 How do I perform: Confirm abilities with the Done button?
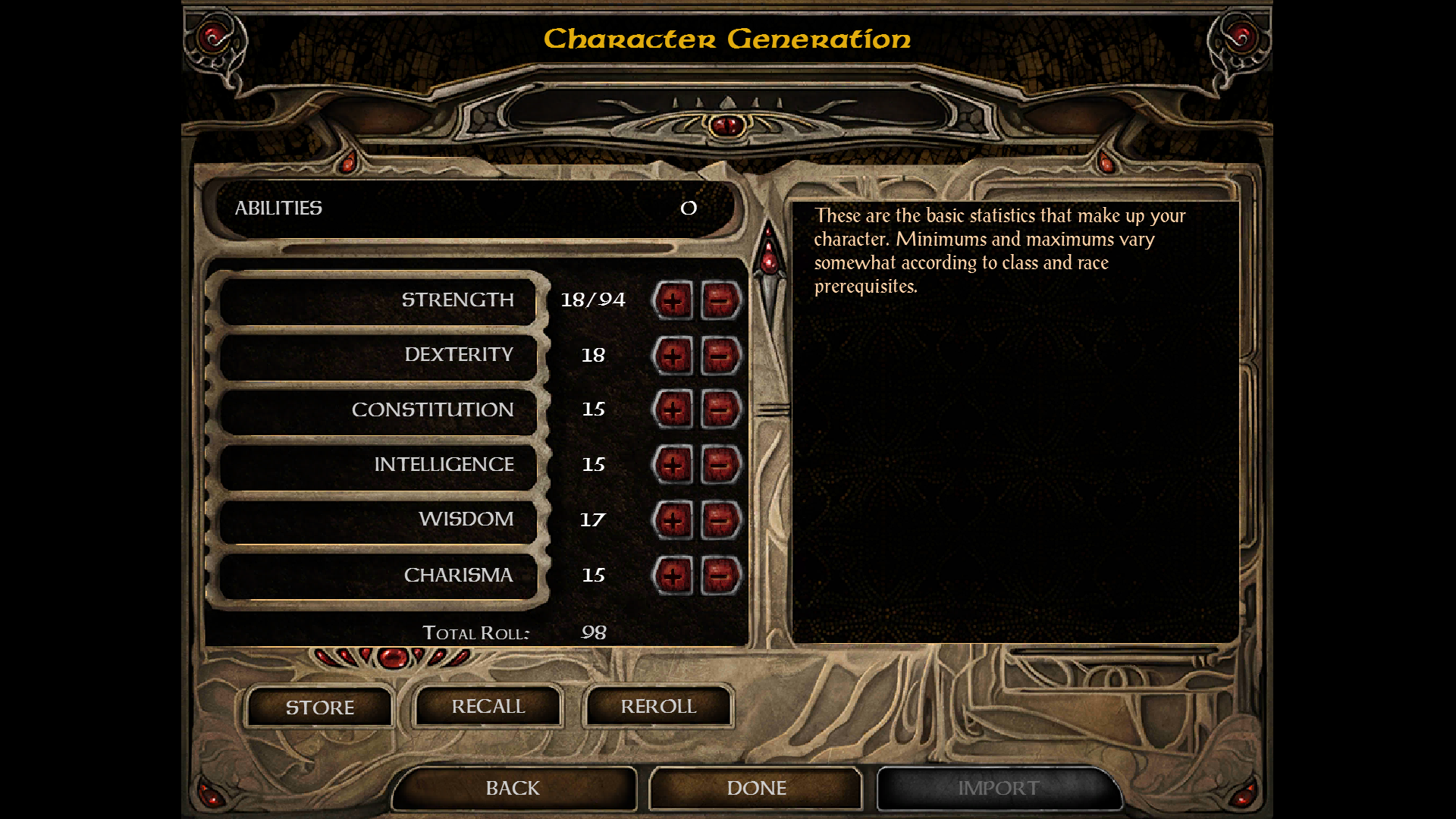[756, 789]
